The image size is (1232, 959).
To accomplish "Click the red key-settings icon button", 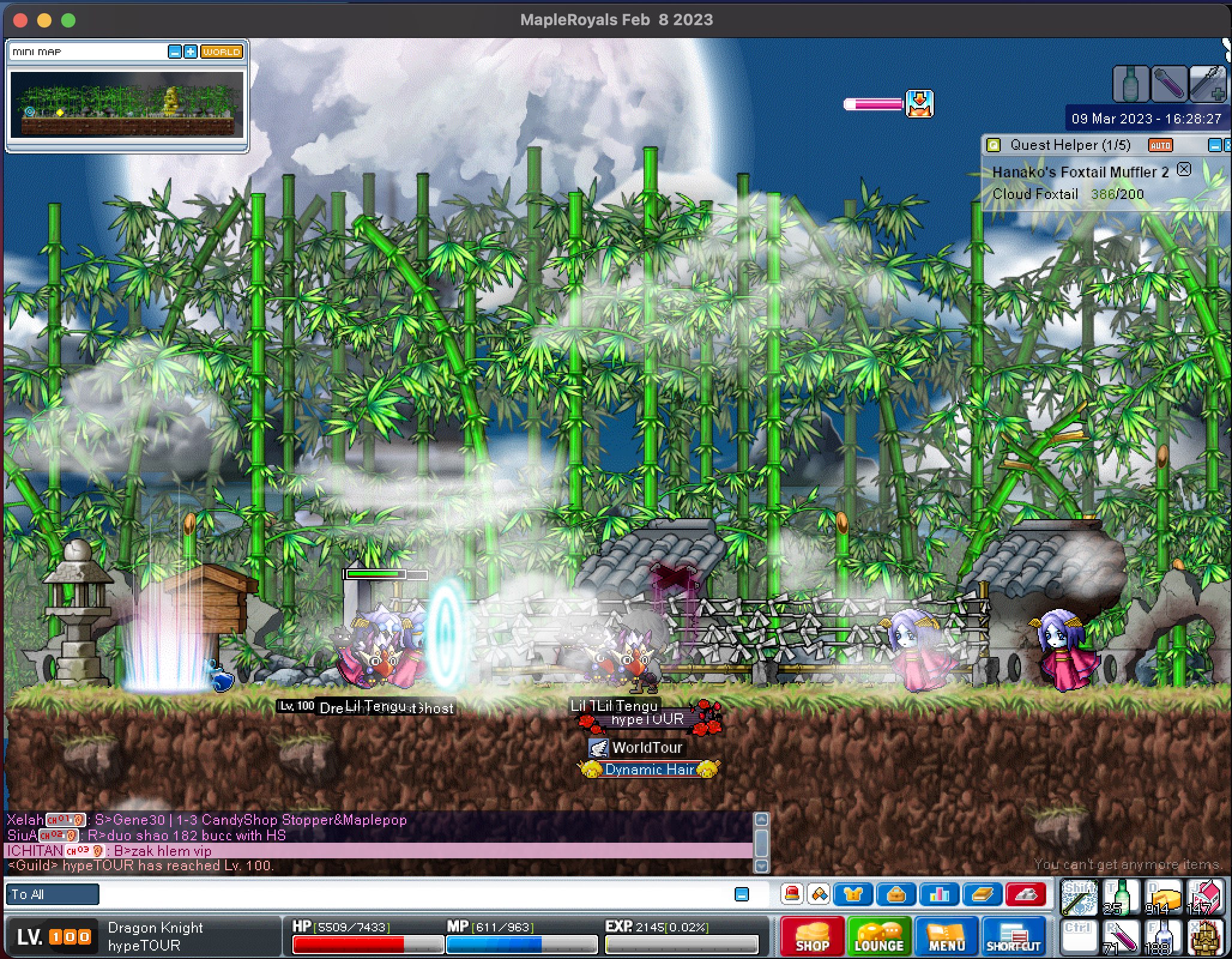I will coord(1026,895).
